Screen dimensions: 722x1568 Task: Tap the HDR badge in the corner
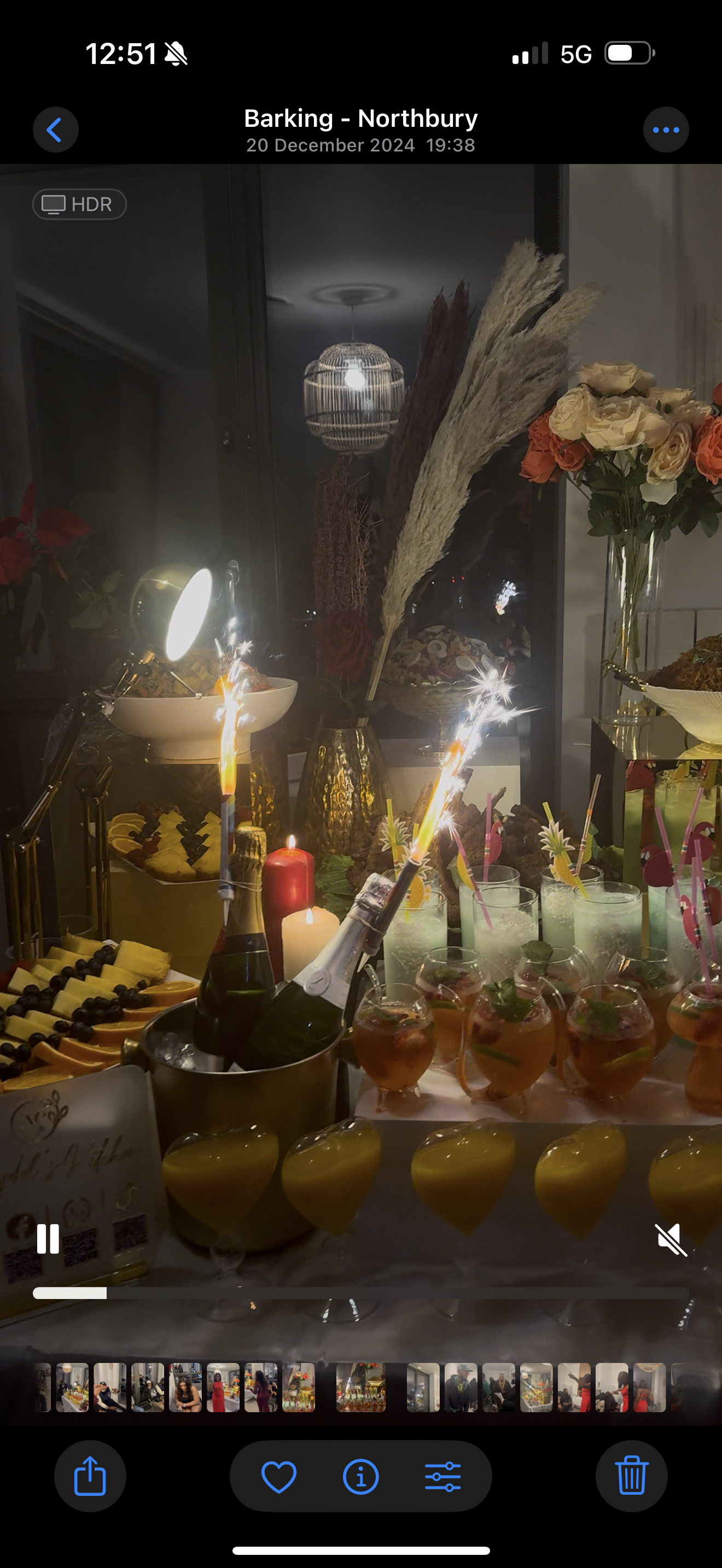coord(79,204)
